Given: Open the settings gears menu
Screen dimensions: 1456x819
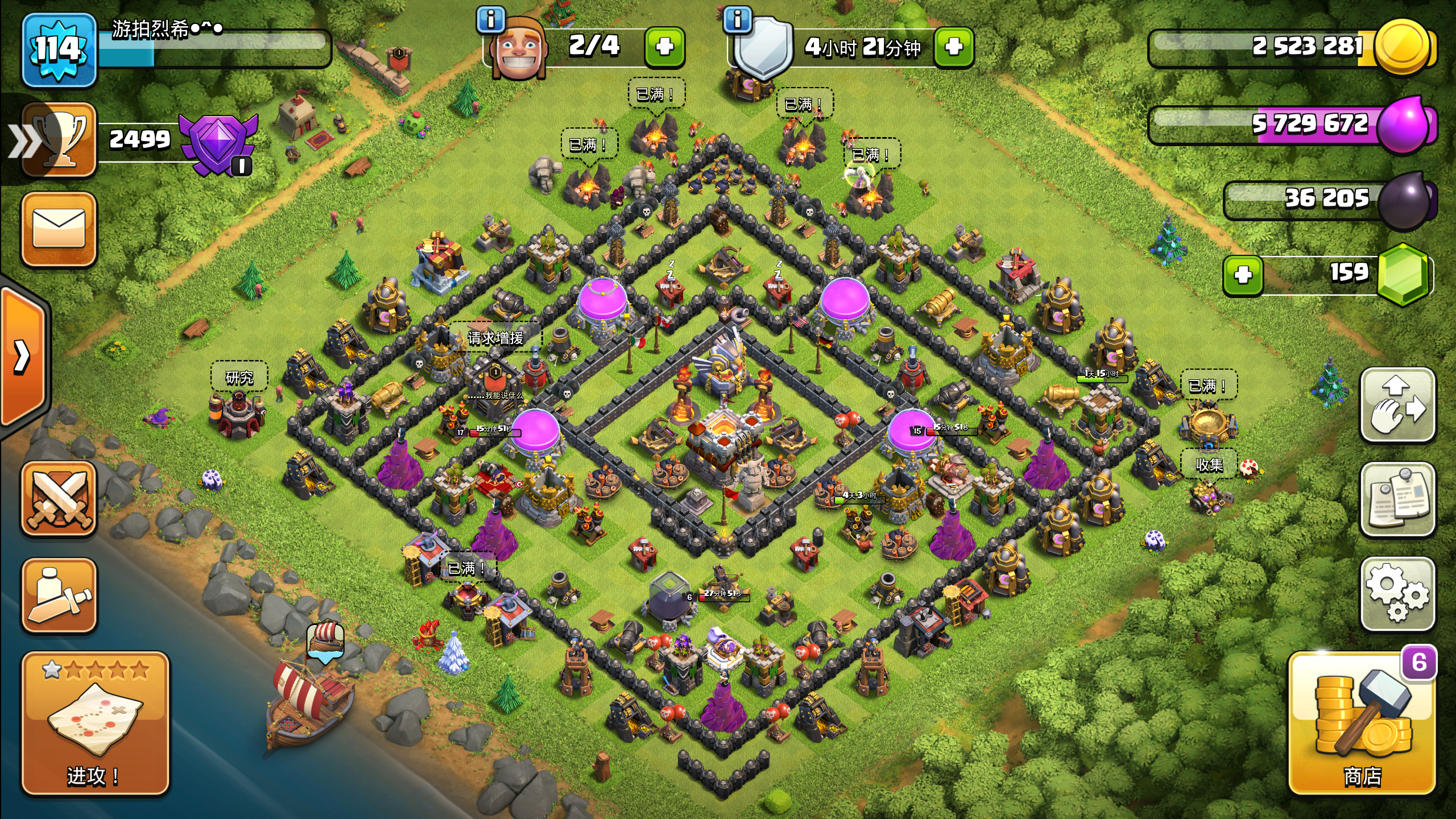Looking at the screenshot, I should 1397,593.
